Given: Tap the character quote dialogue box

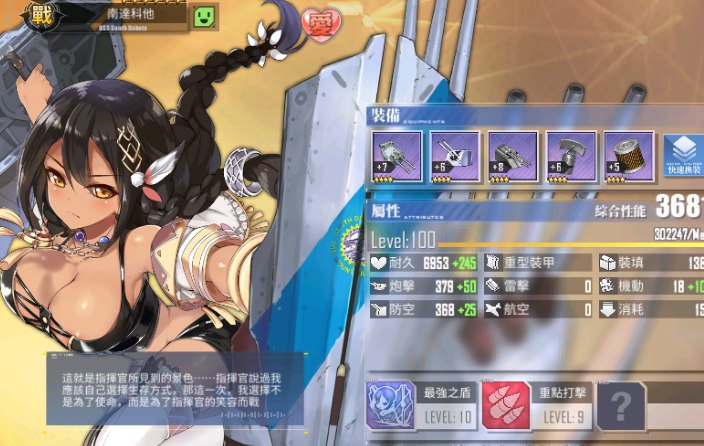Looking at the screenshot, I should coord(172,388).
